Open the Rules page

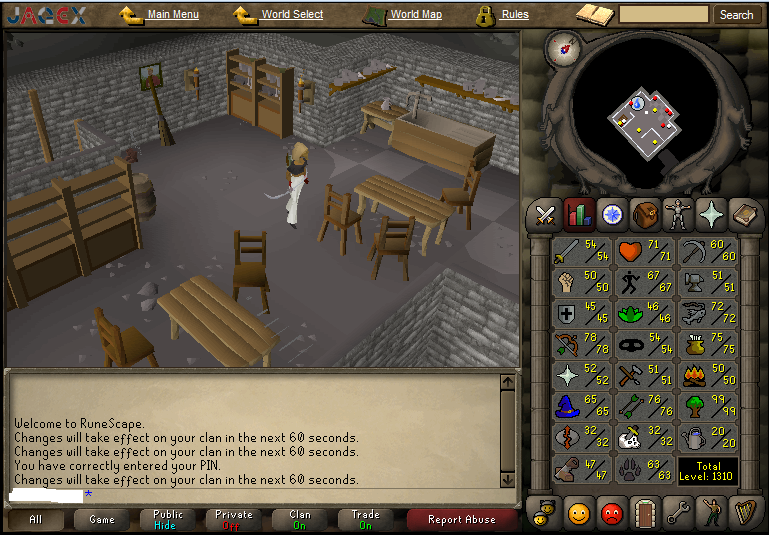(x=514, y=15)
